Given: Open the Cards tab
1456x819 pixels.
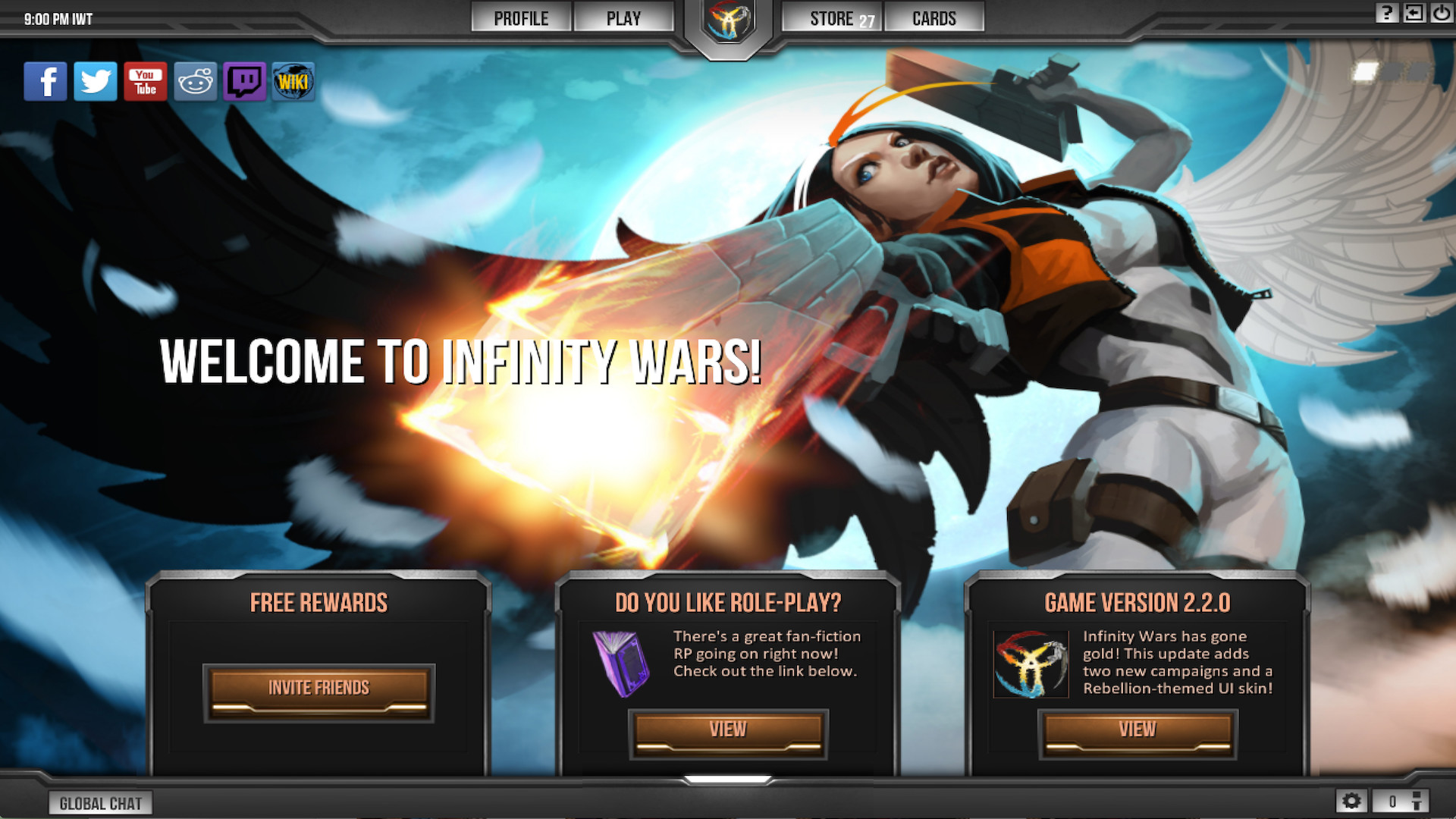Looking at the screenshot, I should pyautogui.click(x=934, y=17).
